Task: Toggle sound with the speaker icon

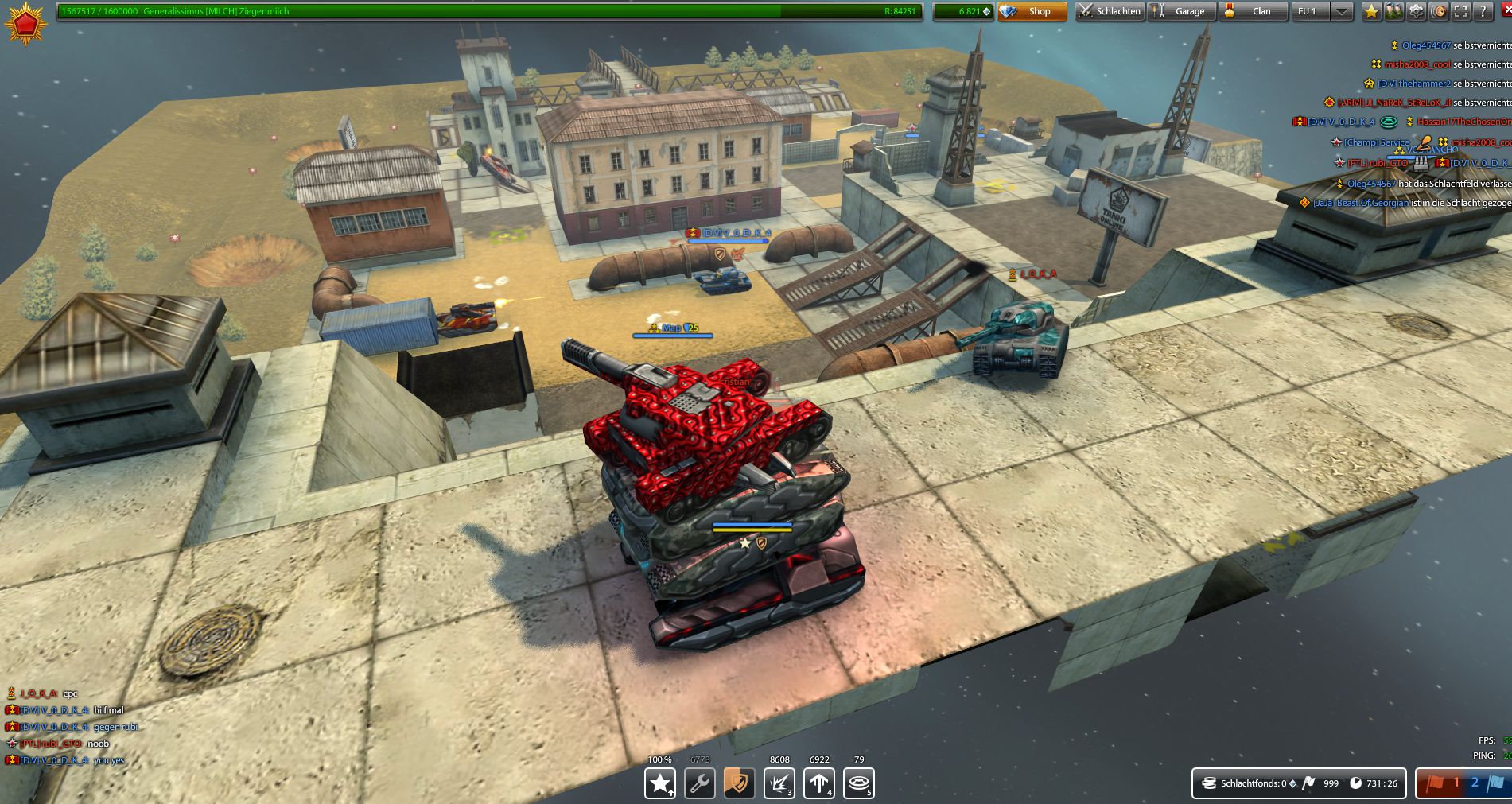Action: 1438,11
